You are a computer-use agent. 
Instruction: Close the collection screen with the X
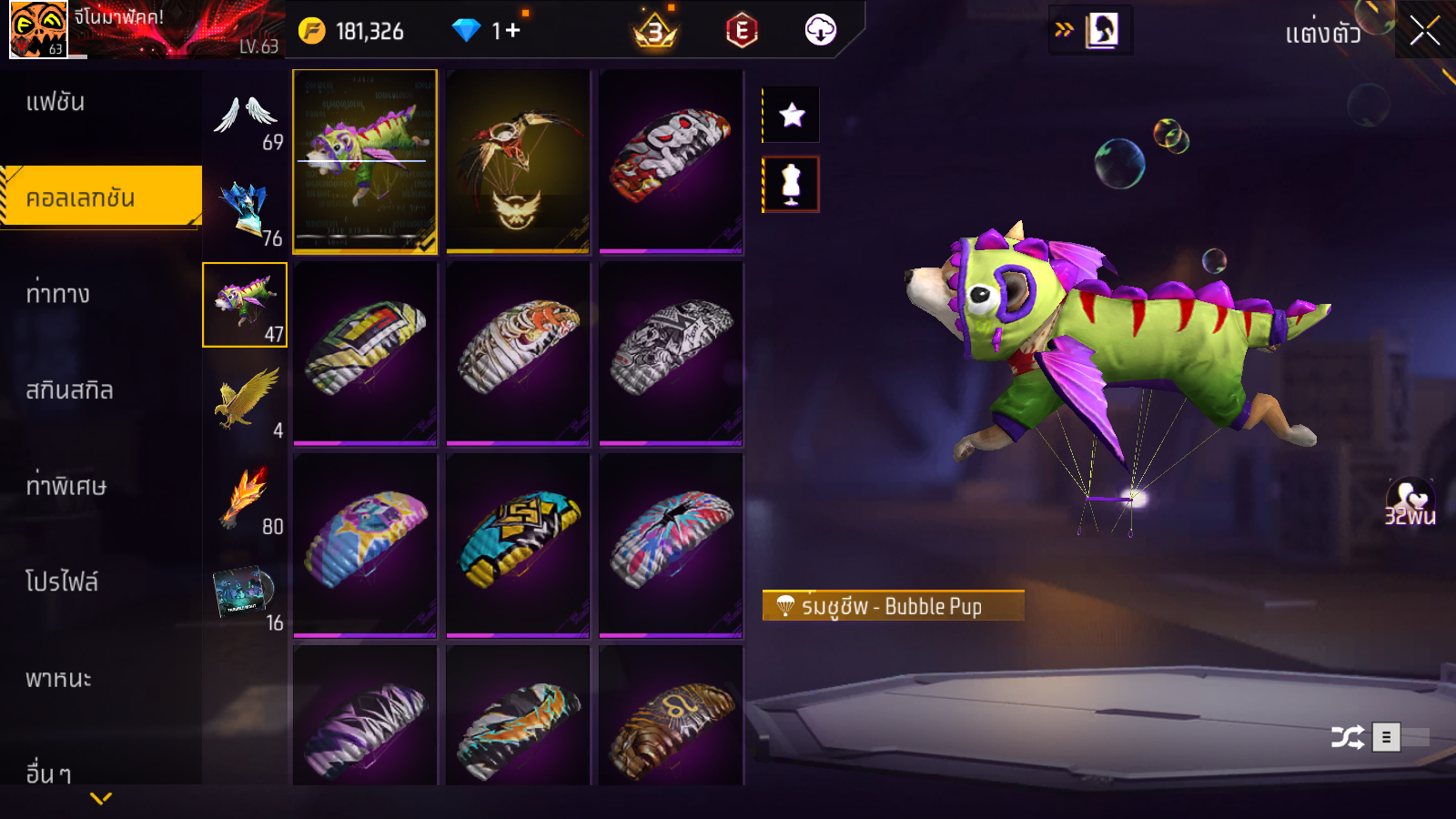click(x=1425, y=31)
